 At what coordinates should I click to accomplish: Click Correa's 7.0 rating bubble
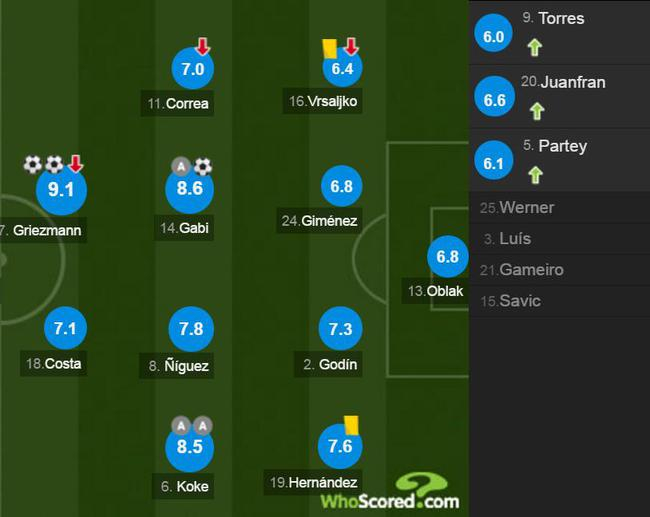click(x=193, y=69)
